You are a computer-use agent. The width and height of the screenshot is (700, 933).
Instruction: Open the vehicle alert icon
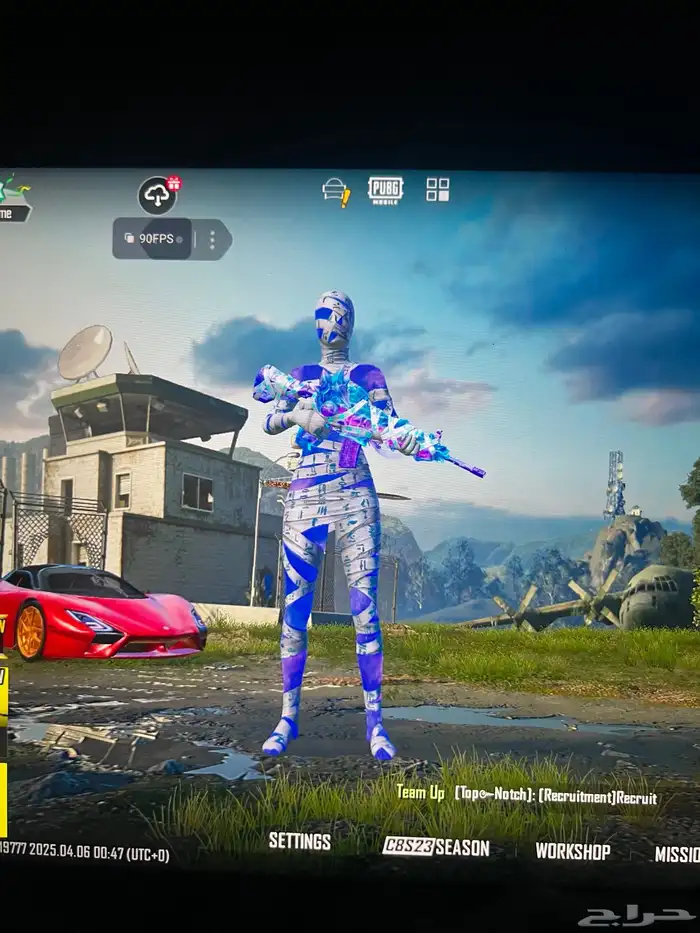[x=336, y=191]
